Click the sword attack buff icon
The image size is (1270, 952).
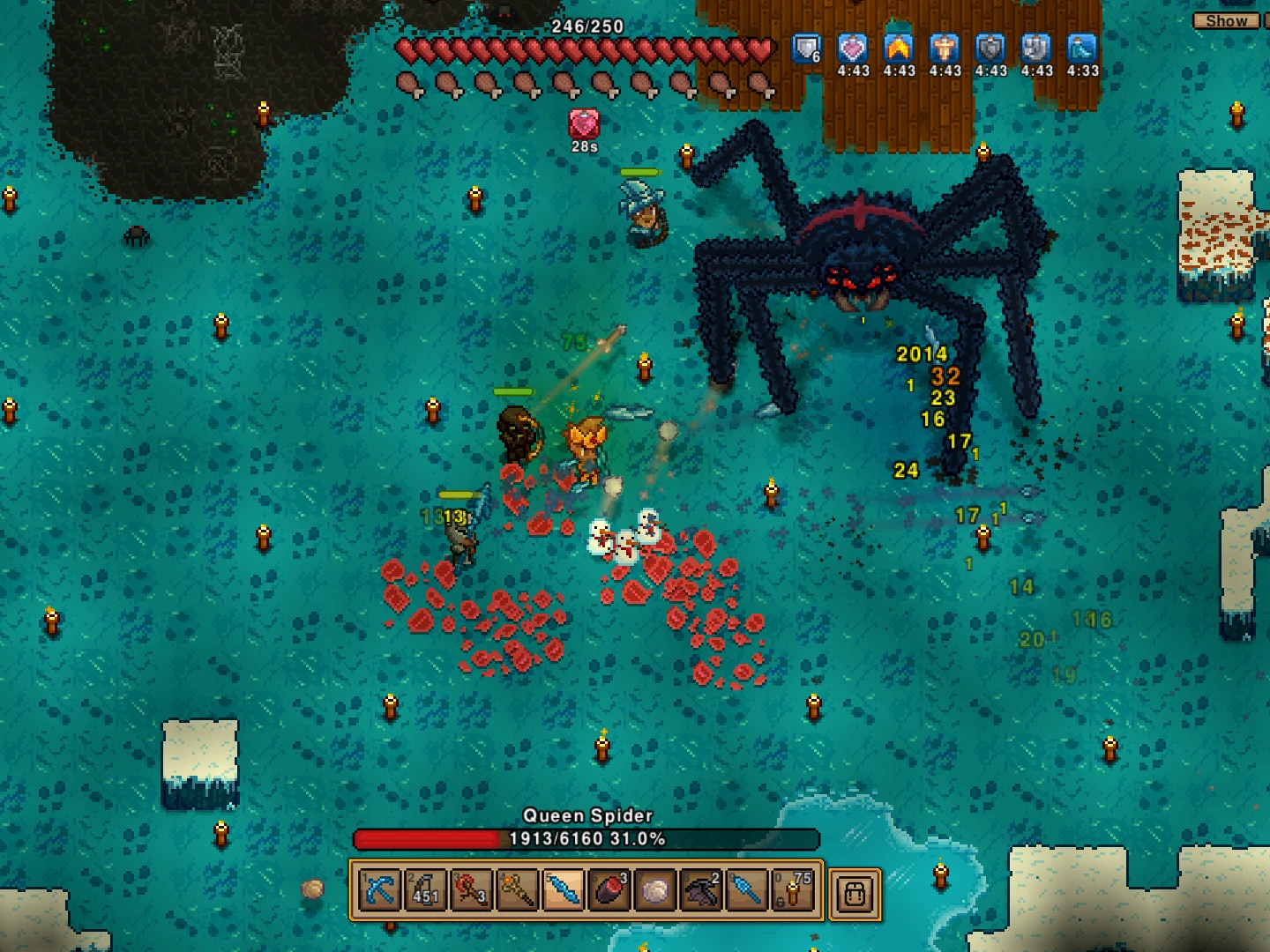click(x=945, y=48)
